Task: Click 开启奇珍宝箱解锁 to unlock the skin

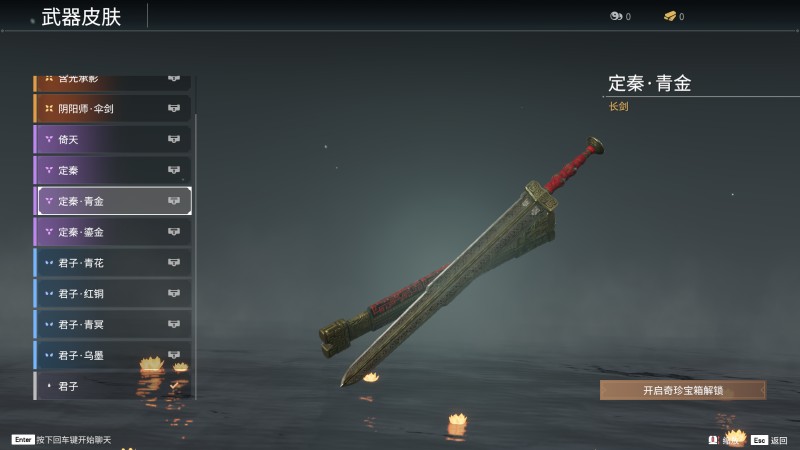Action: (x=683, y=390)
